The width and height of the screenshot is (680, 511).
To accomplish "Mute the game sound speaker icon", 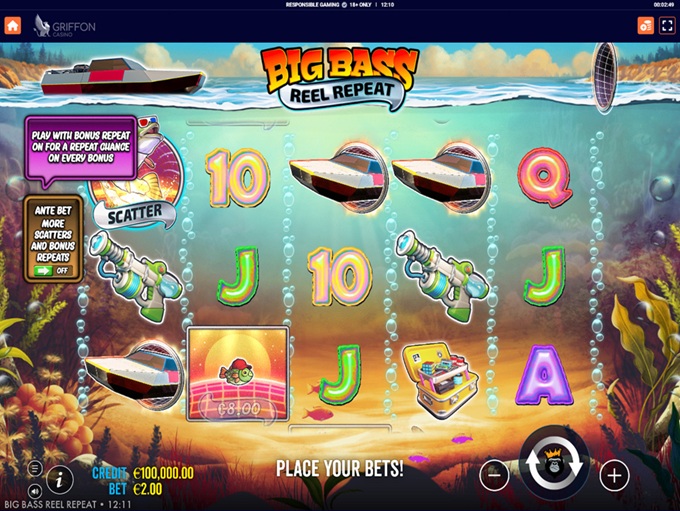I will pos(35,490).
